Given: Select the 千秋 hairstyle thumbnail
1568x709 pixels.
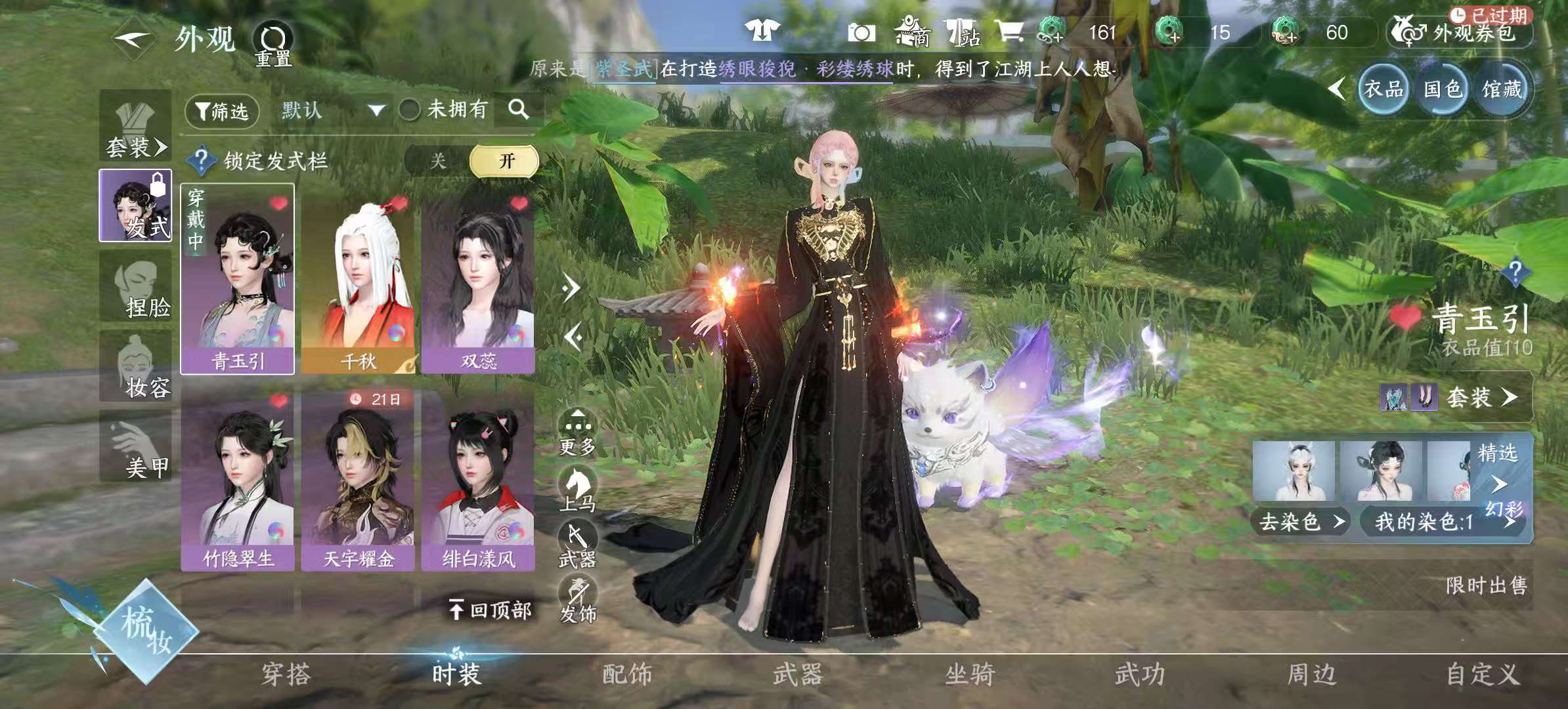Looking at the screenshot, I should point(360,276).
